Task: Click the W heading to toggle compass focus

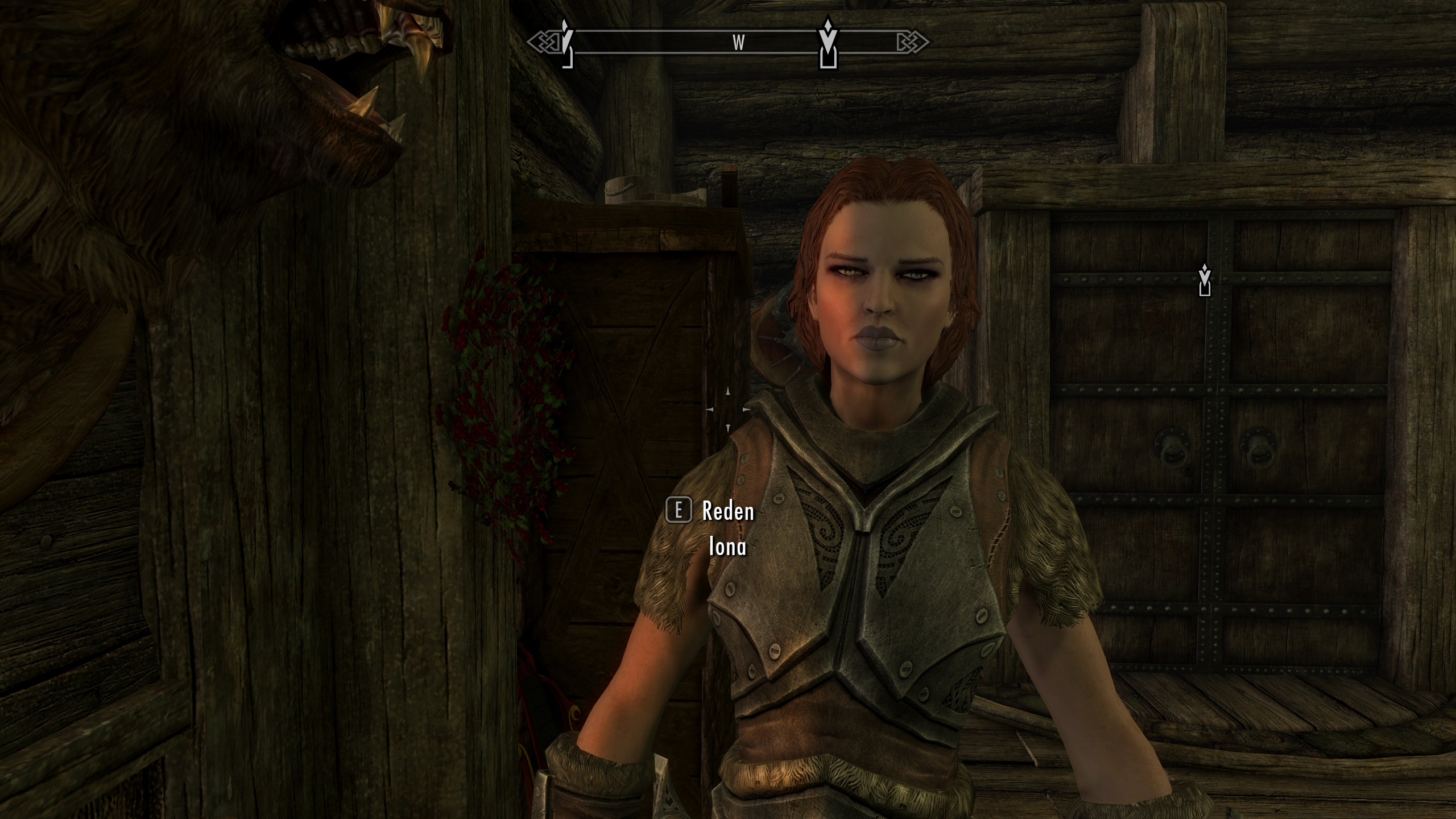Action: (x=738, y=41)
